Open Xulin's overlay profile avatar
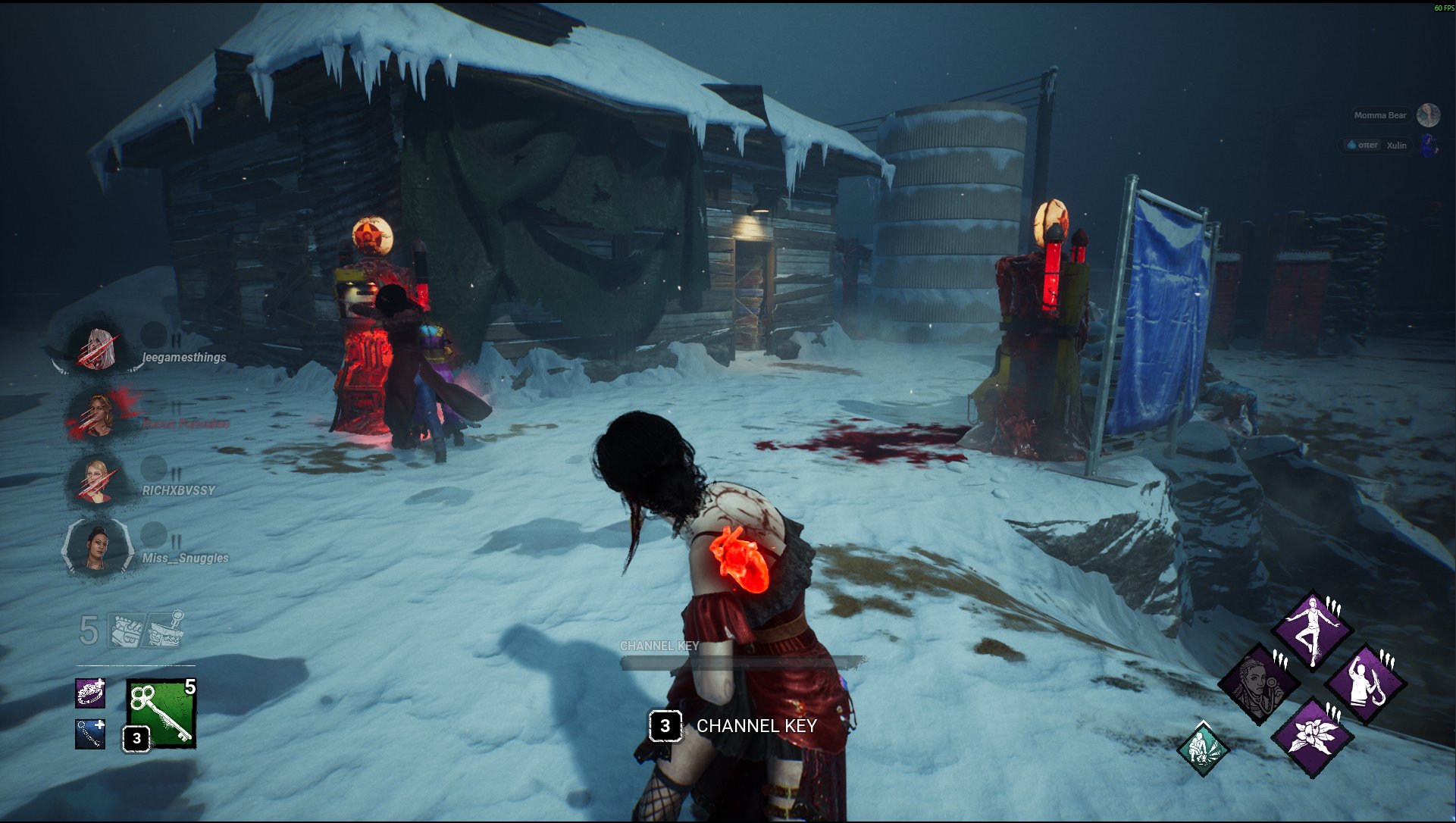The width and height of the screenshot is (1456, 823). coord(1428,145)
